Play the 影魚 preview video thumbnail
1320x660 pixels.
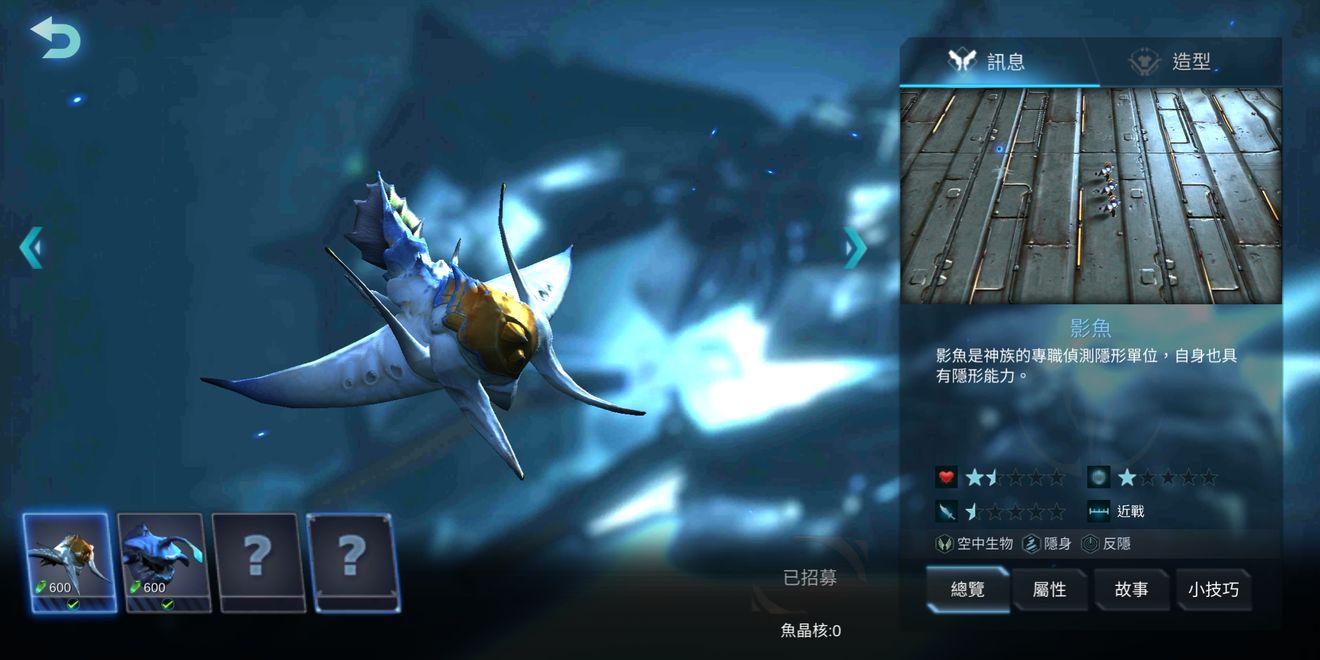pyautogui.click(x=1090, y=196)
